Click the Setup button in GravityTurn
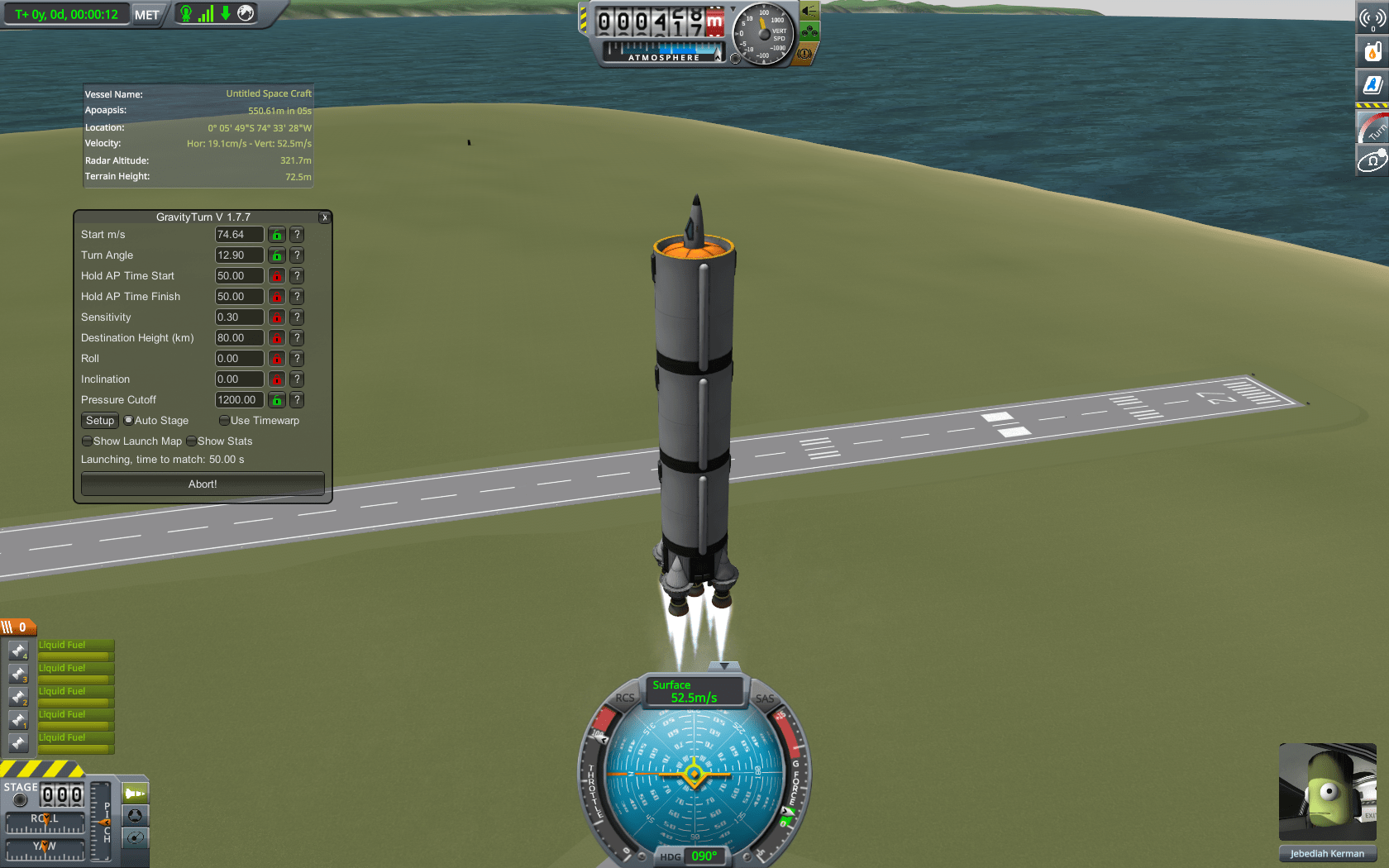The image size is (1389, 868). (99, 420)
